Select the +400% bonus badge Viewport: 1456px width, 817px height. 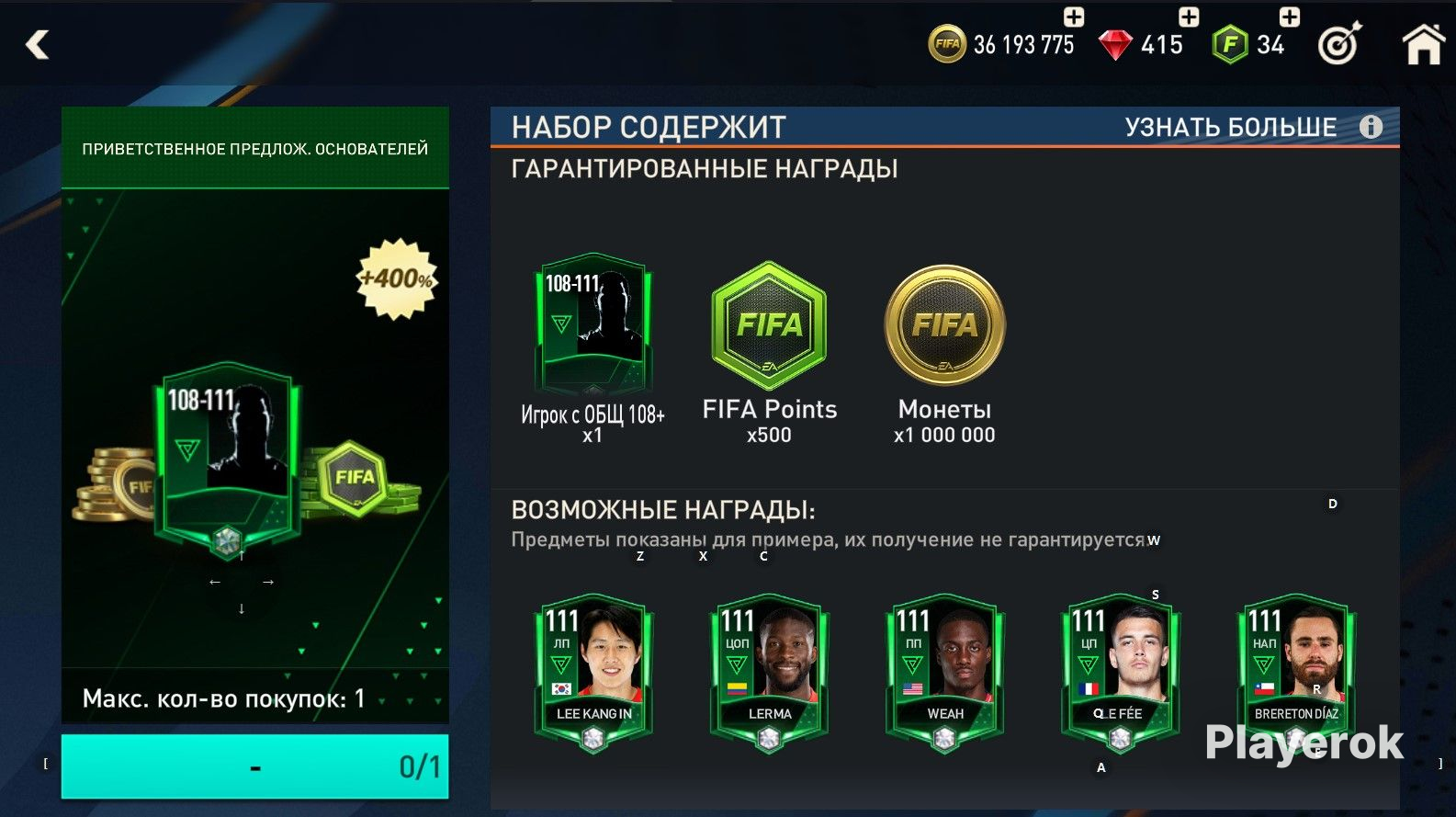[x=398, y=278]
